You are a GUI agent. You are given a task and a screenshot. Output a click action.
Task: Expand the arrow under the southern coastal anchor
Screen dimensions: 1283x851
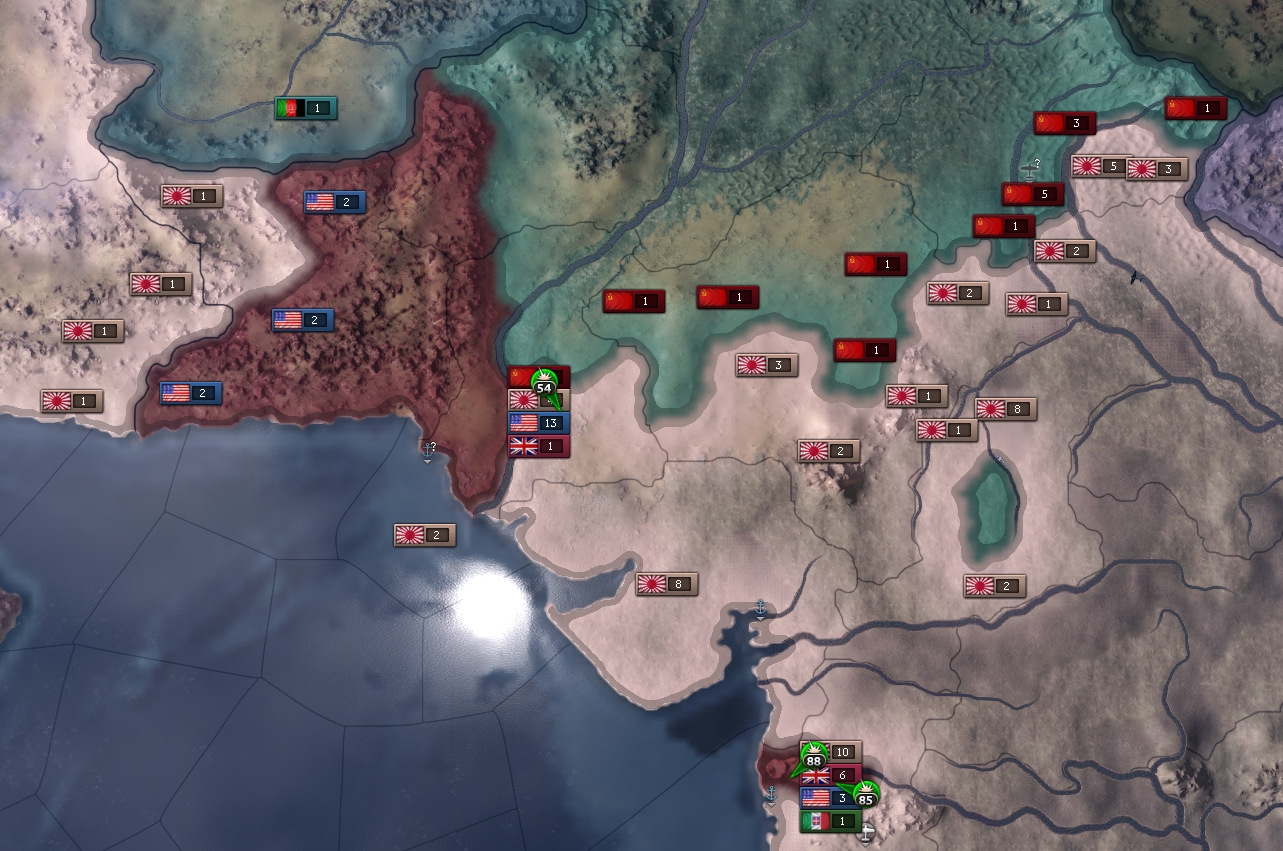[x=771, y=804]
